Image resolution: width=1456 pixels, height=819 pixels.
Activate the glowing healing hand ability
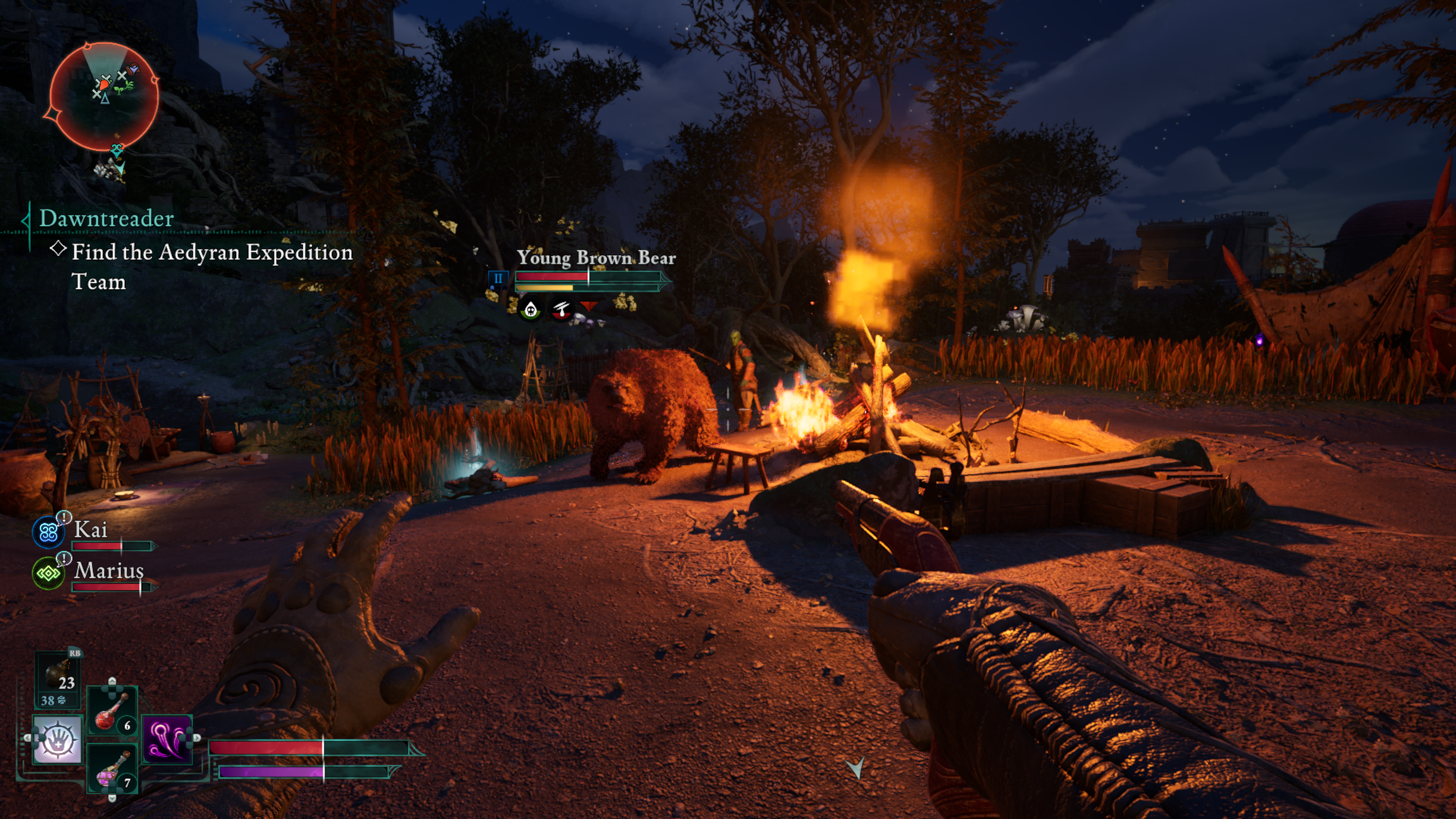[57, 739]
